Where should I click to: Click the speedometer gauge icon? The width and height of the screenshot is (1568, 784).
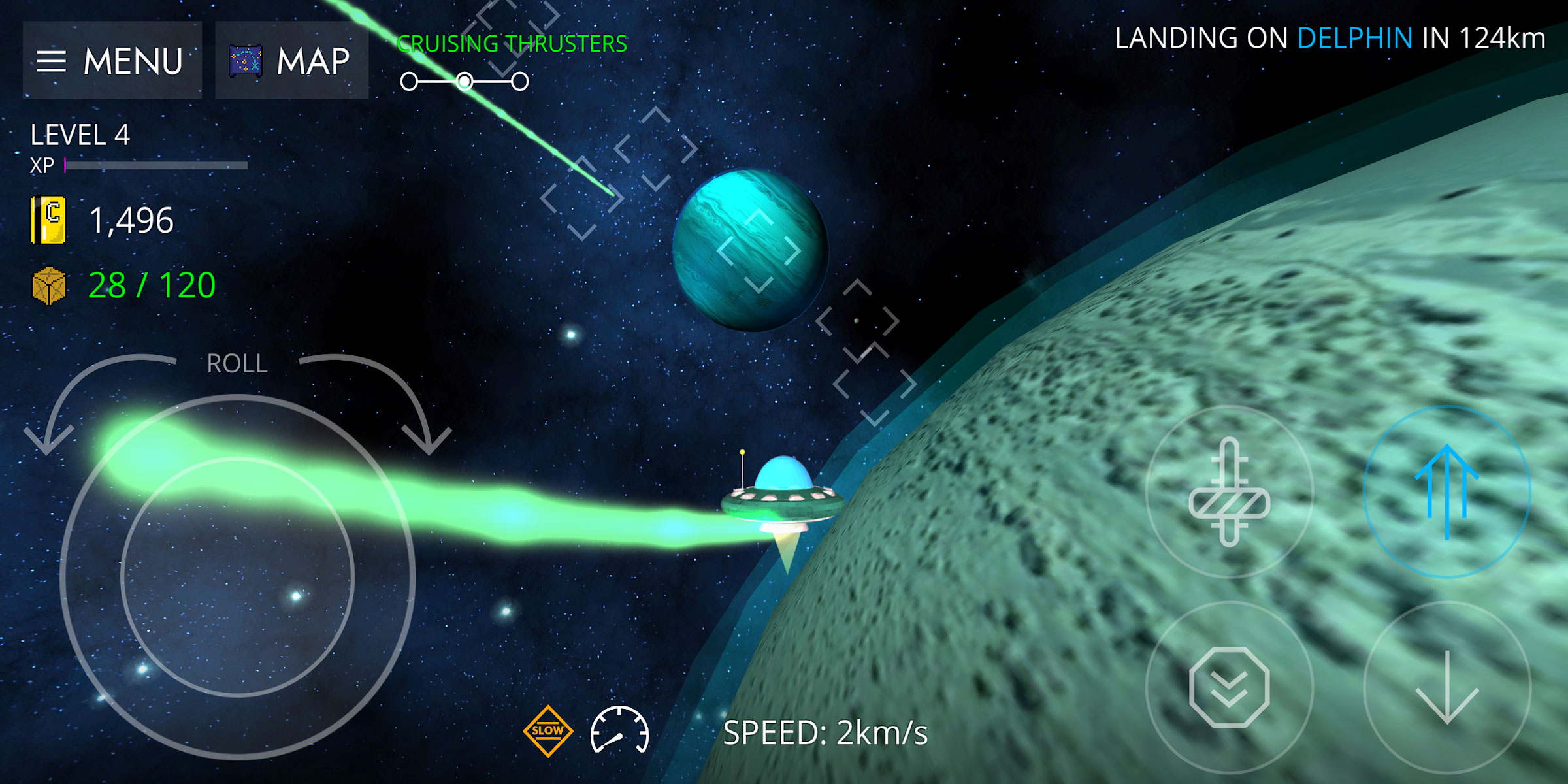point(619,731)
